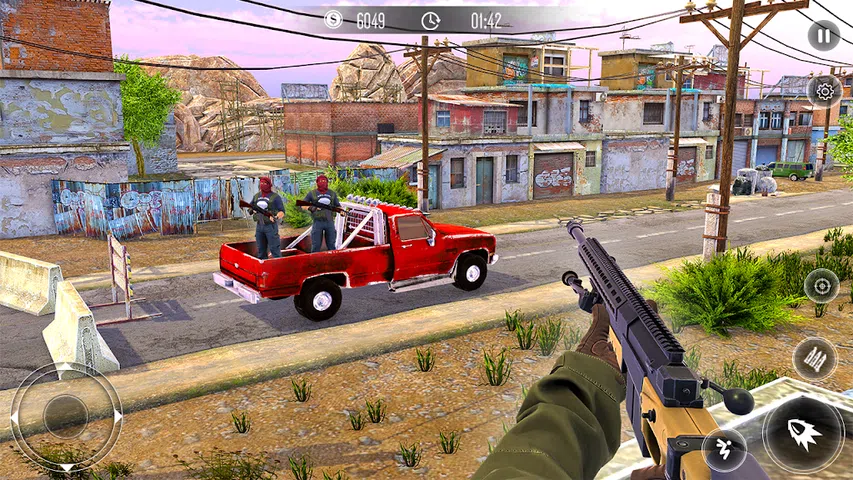Reload using the bullets ammo button

click(814, 359)
